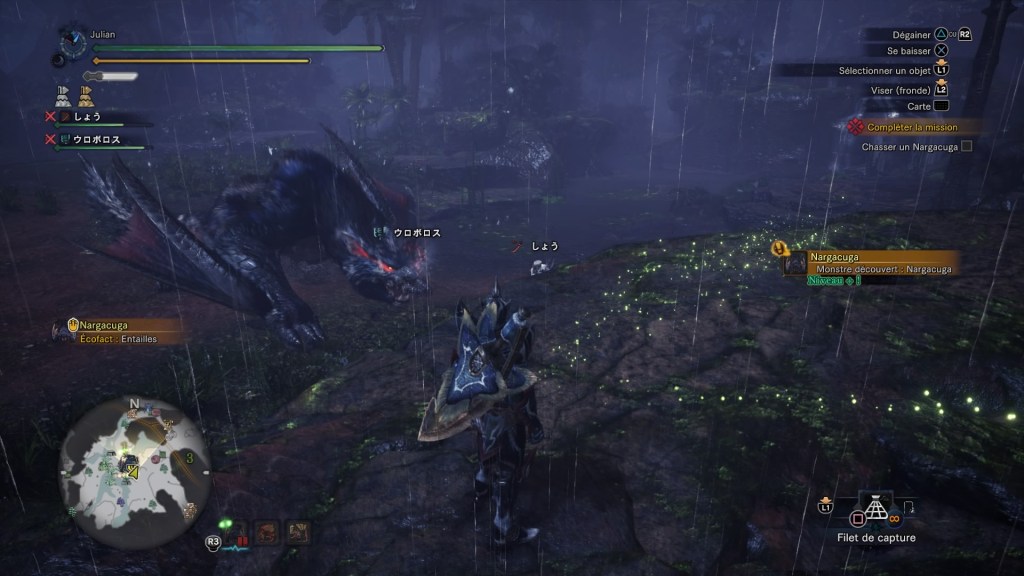Screen dimensions: 1024x576
Task: Select the middle reddish monster icon
Action: tap(267, 532)
